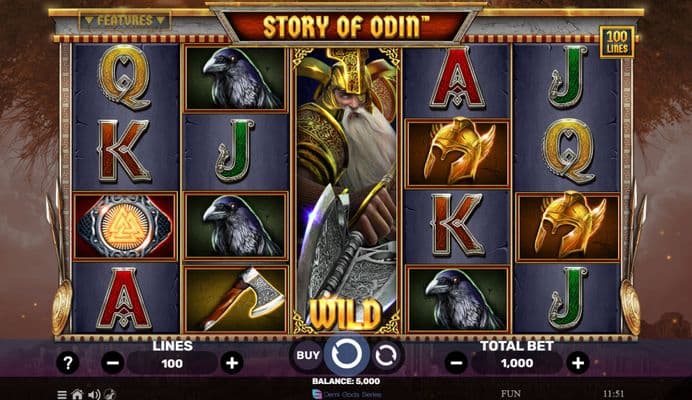Go to the home lobby
This screenshot has height=400, width=692.
pos(77,394)
